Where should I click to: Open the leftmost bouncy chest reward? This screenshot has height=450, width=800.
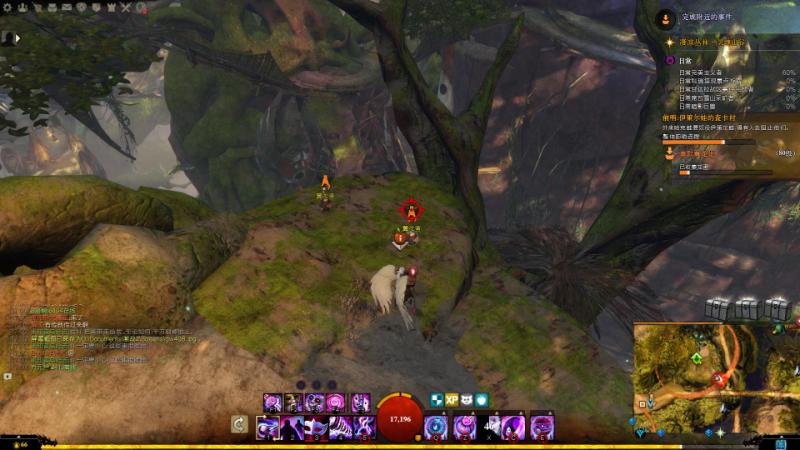point(717,307)
